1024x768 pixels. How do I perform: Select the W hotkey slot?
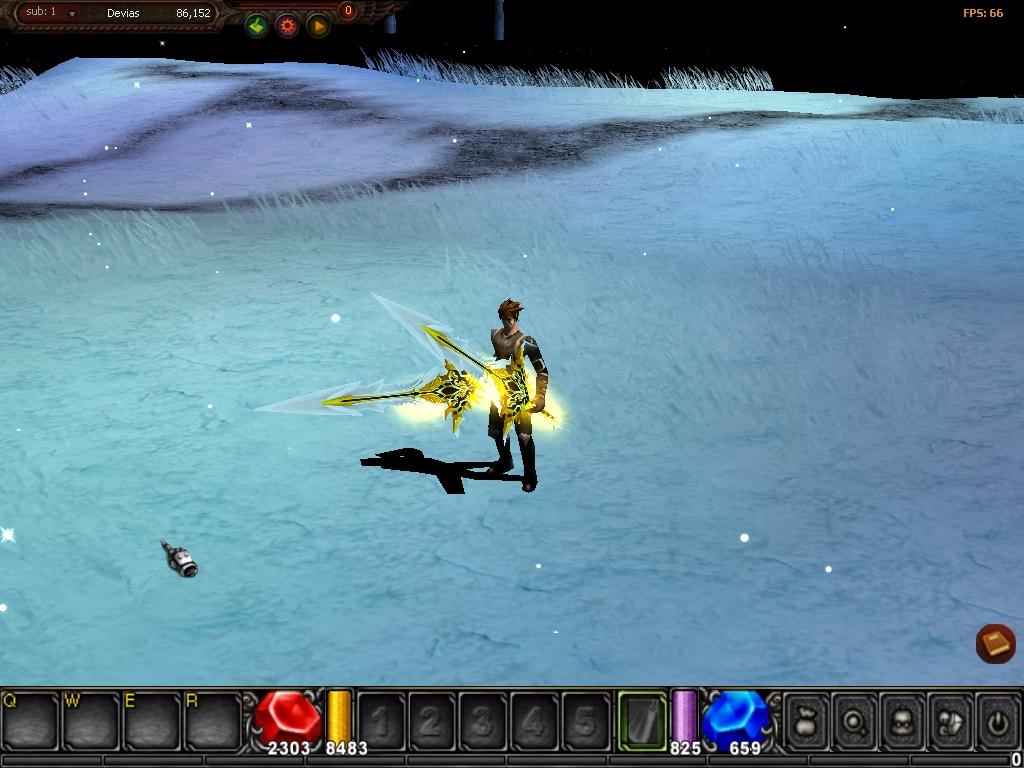coord(92,720)
